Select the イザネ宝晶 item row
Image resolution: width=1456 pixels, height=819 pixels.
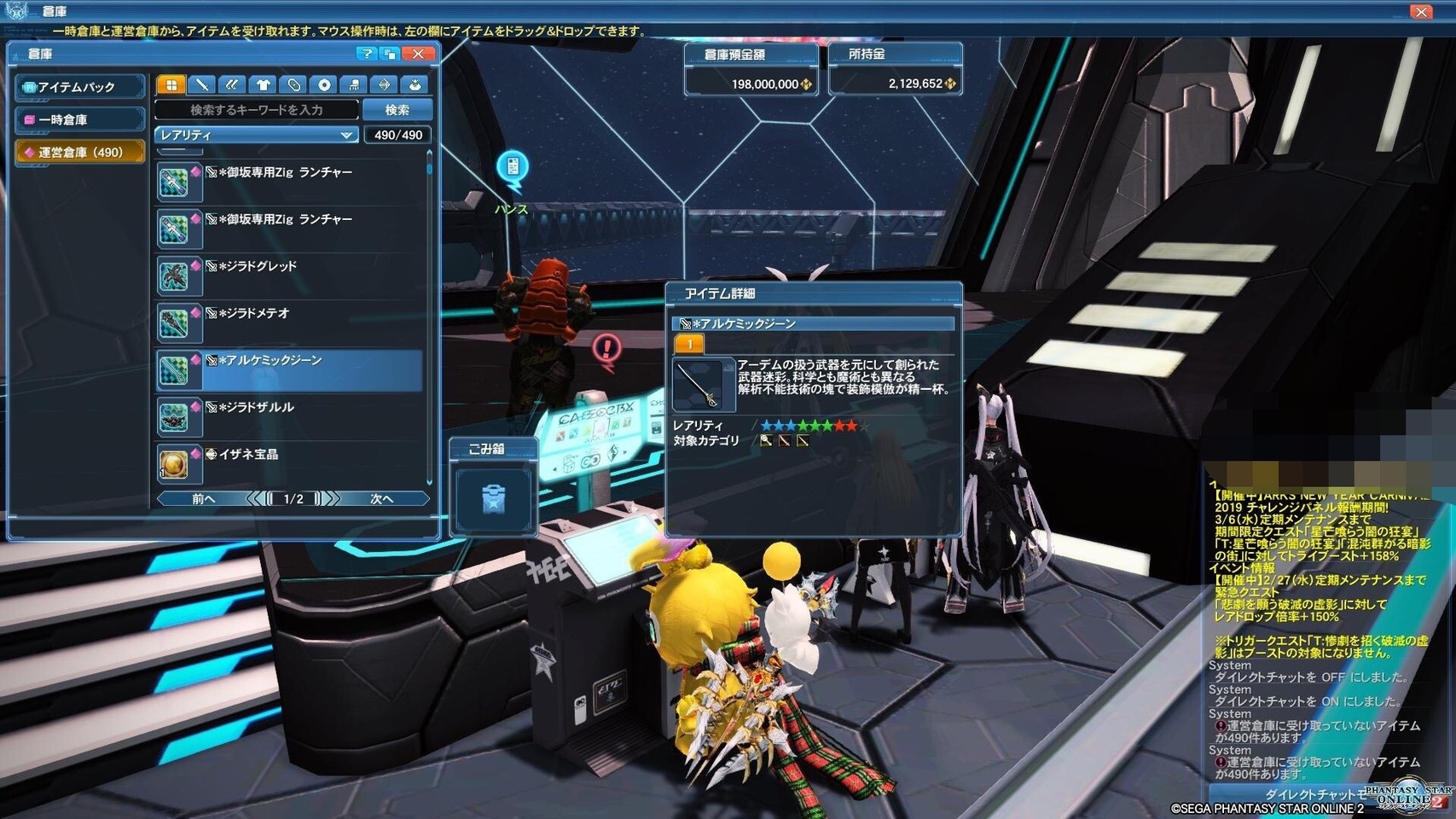[x=290, y=462]
